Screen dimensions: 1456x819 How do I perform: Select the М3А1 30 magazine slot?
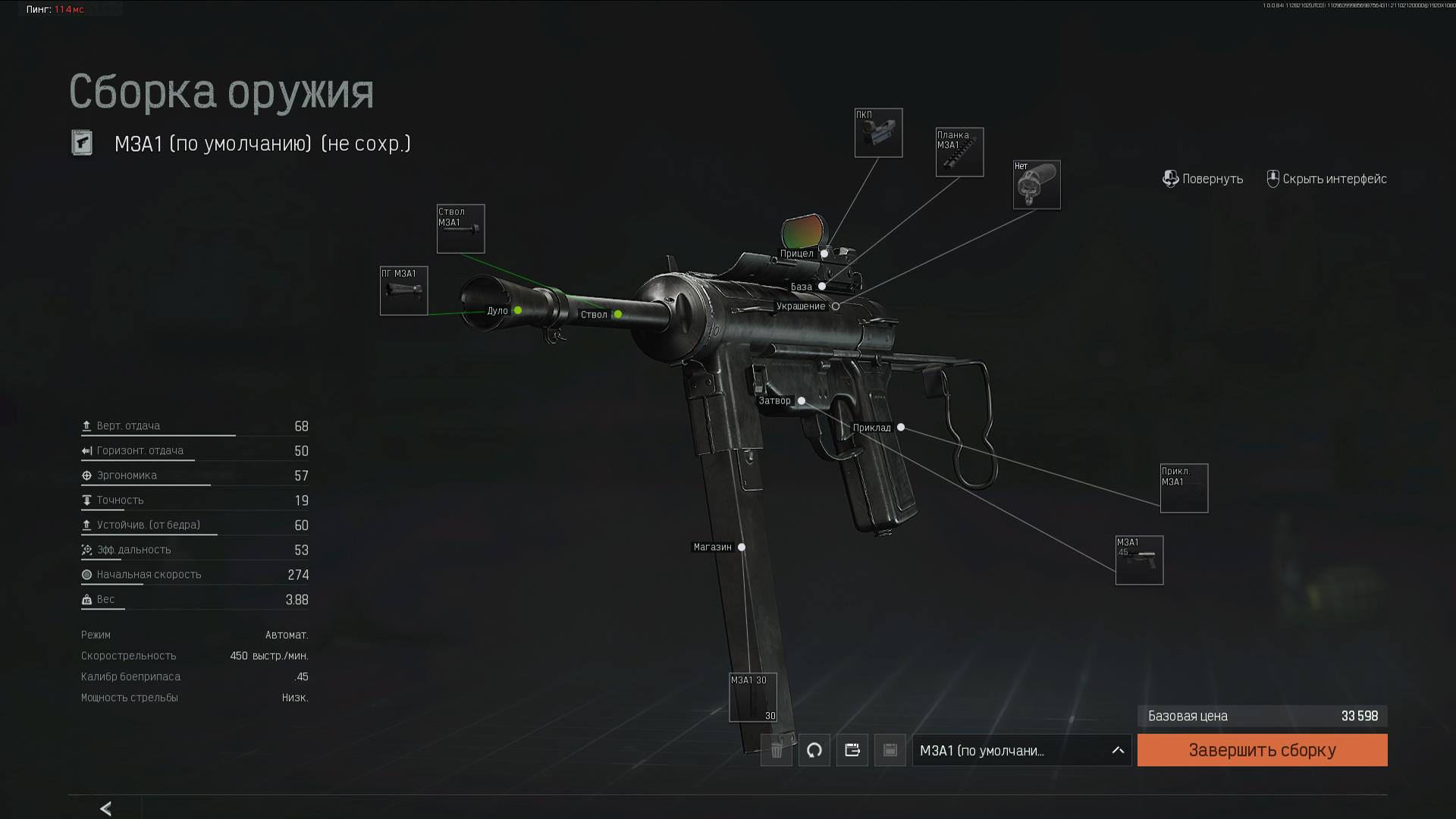[x=753, y=697]
